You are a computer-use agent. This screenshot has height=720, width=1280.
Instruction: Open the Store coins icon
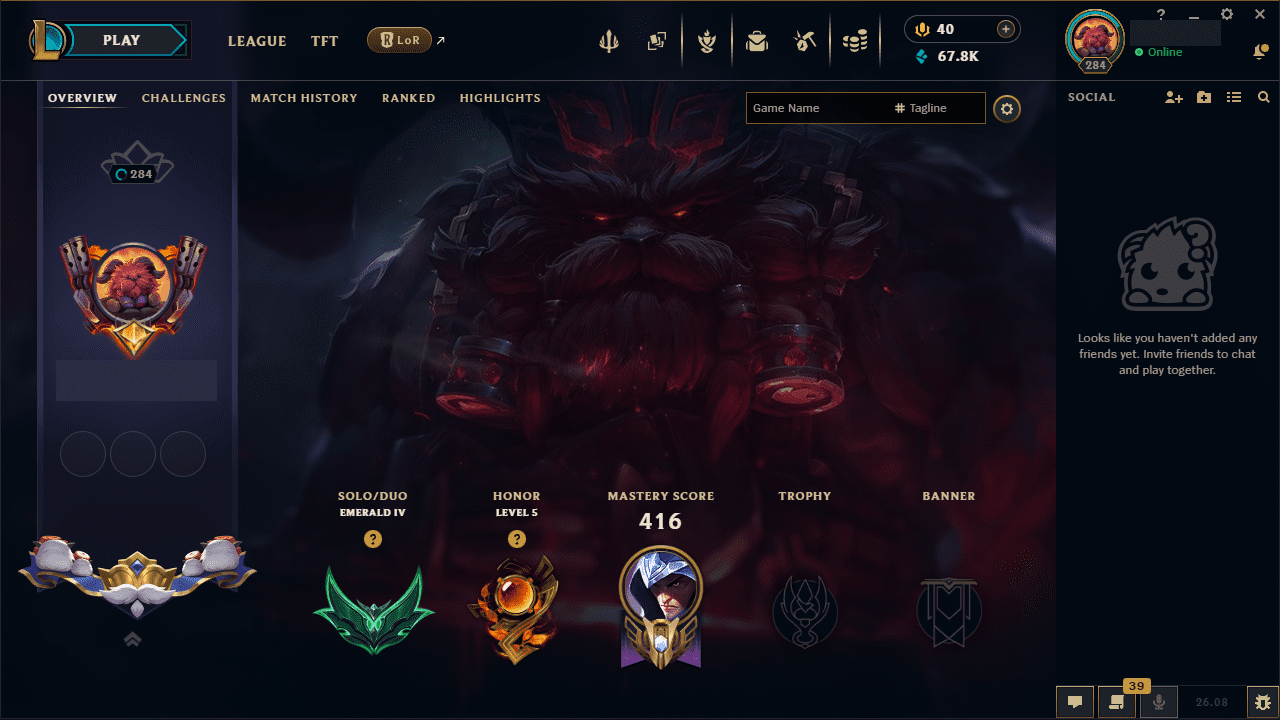point(855,41)
